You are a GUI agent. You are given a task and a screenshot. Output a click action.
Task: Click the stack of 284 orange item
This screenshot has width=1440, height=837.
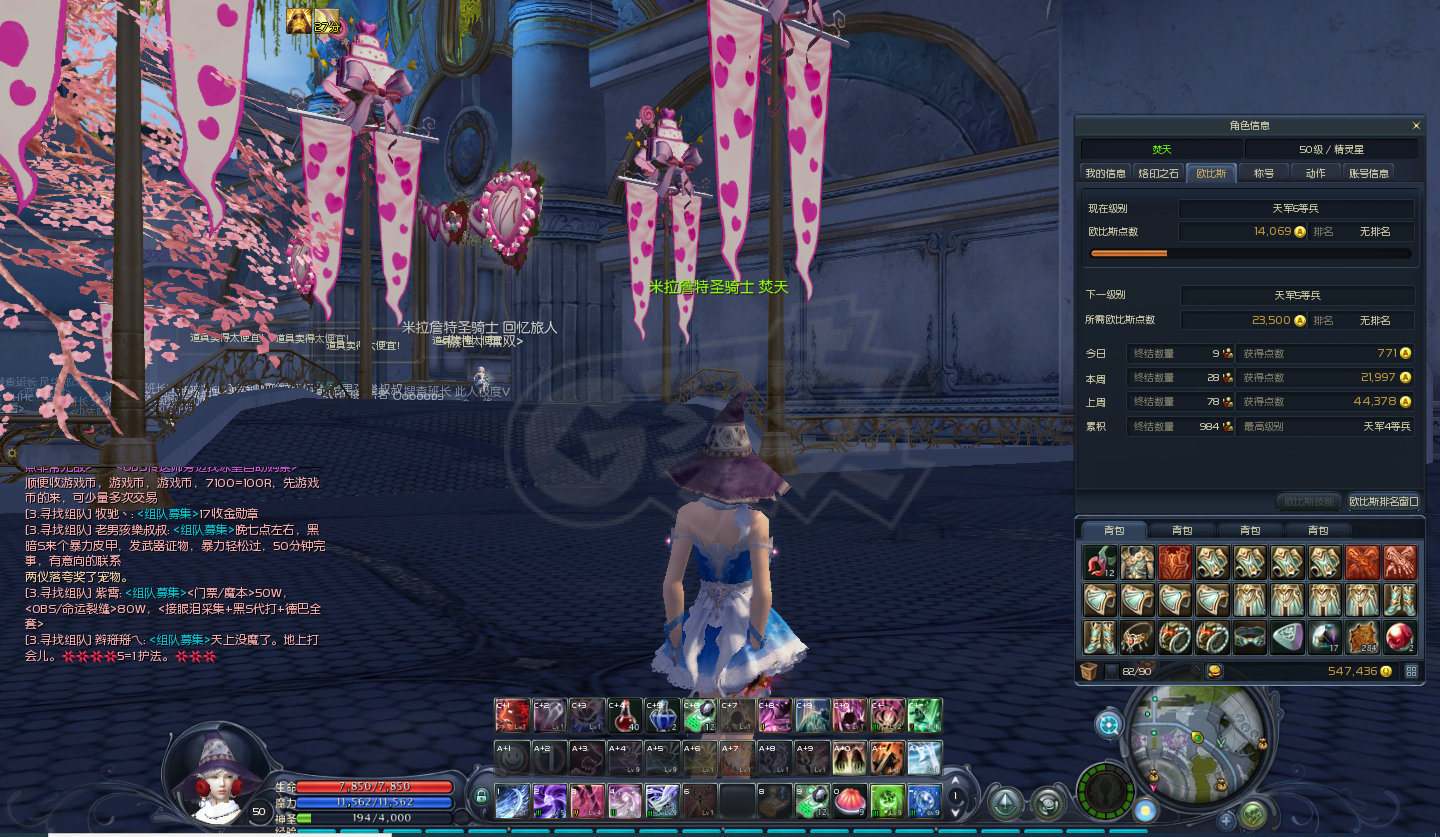click(1362, 637)
